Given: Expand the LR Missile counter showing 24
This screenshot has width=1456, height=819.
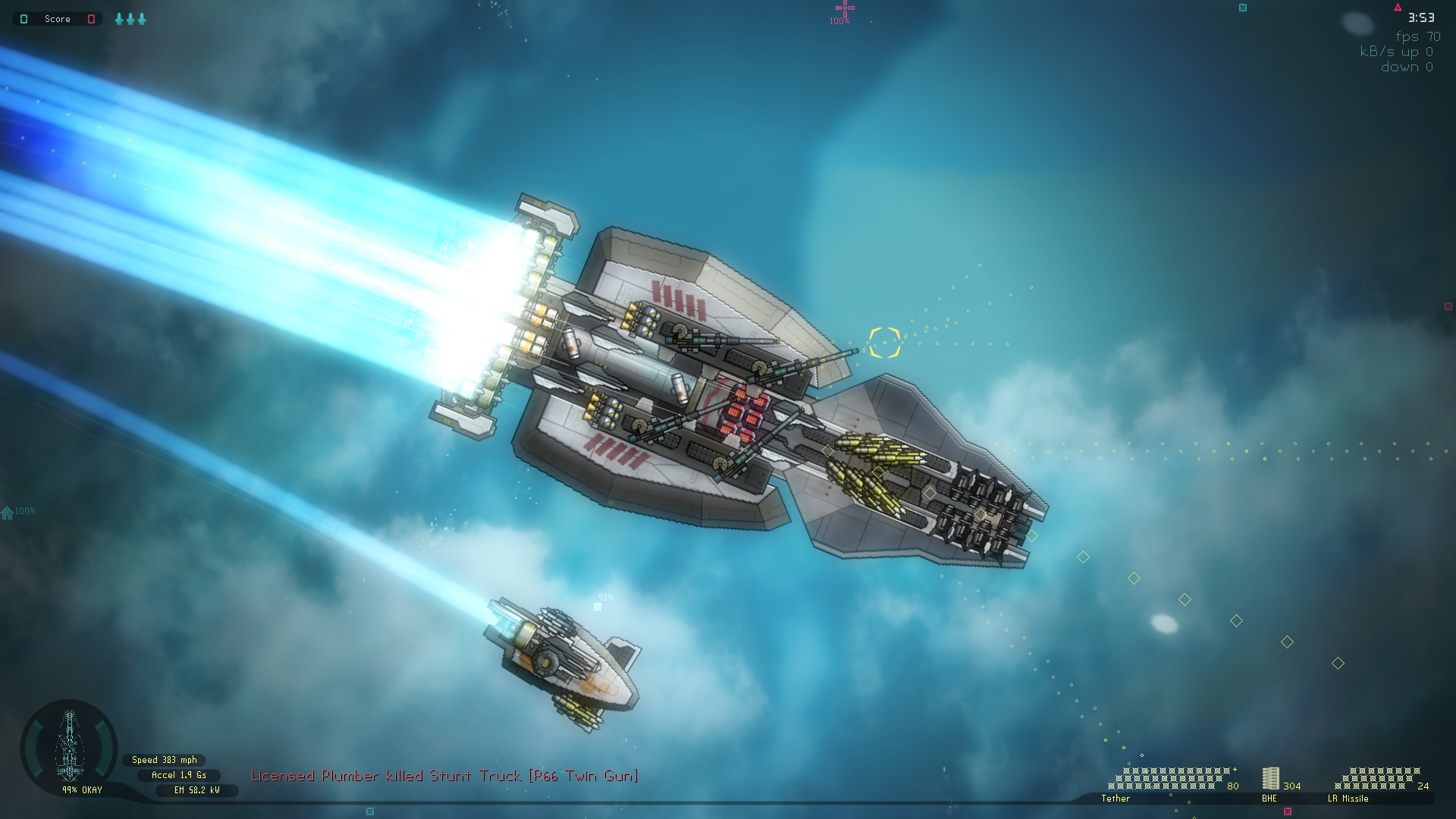Looking at the screenshot, I should [1425, 786].
